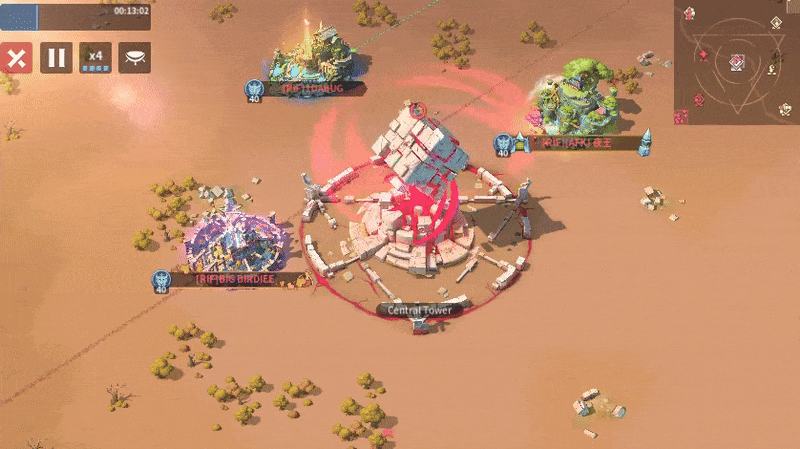Toggle the camera view button

(135, 57)
